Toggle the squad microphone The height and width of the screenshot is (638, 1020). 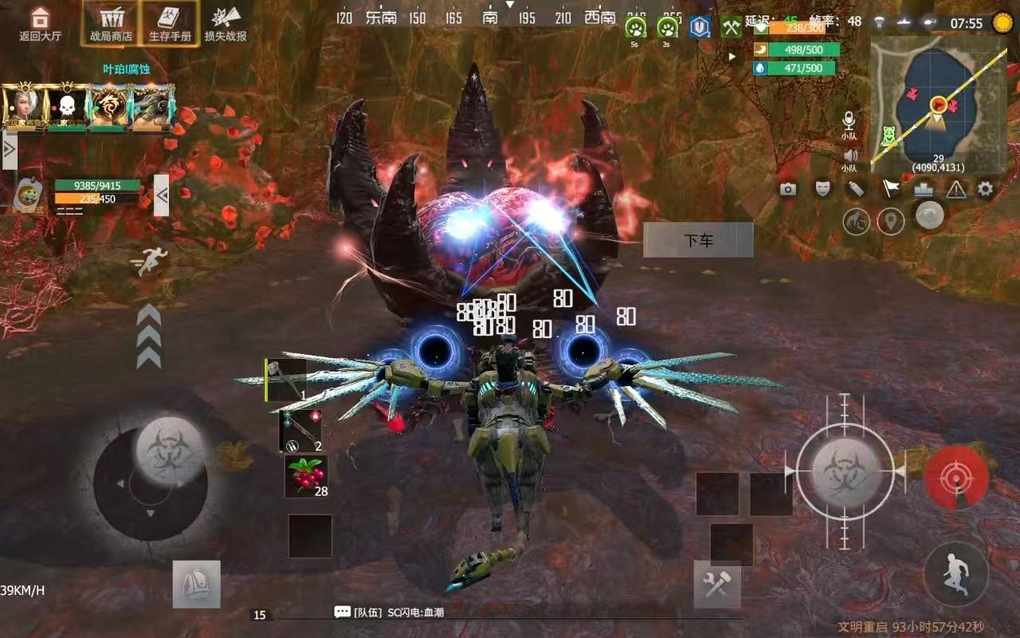pos(849,122)
